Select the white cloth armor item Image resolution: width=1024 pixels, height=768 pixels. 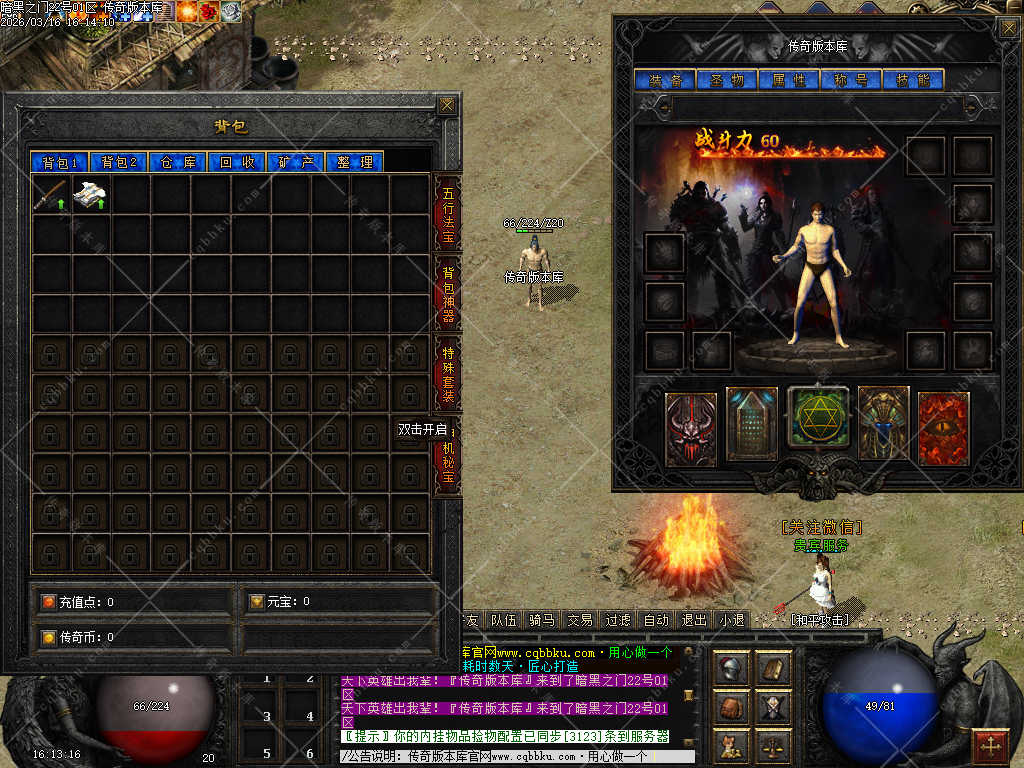(91, 194)
